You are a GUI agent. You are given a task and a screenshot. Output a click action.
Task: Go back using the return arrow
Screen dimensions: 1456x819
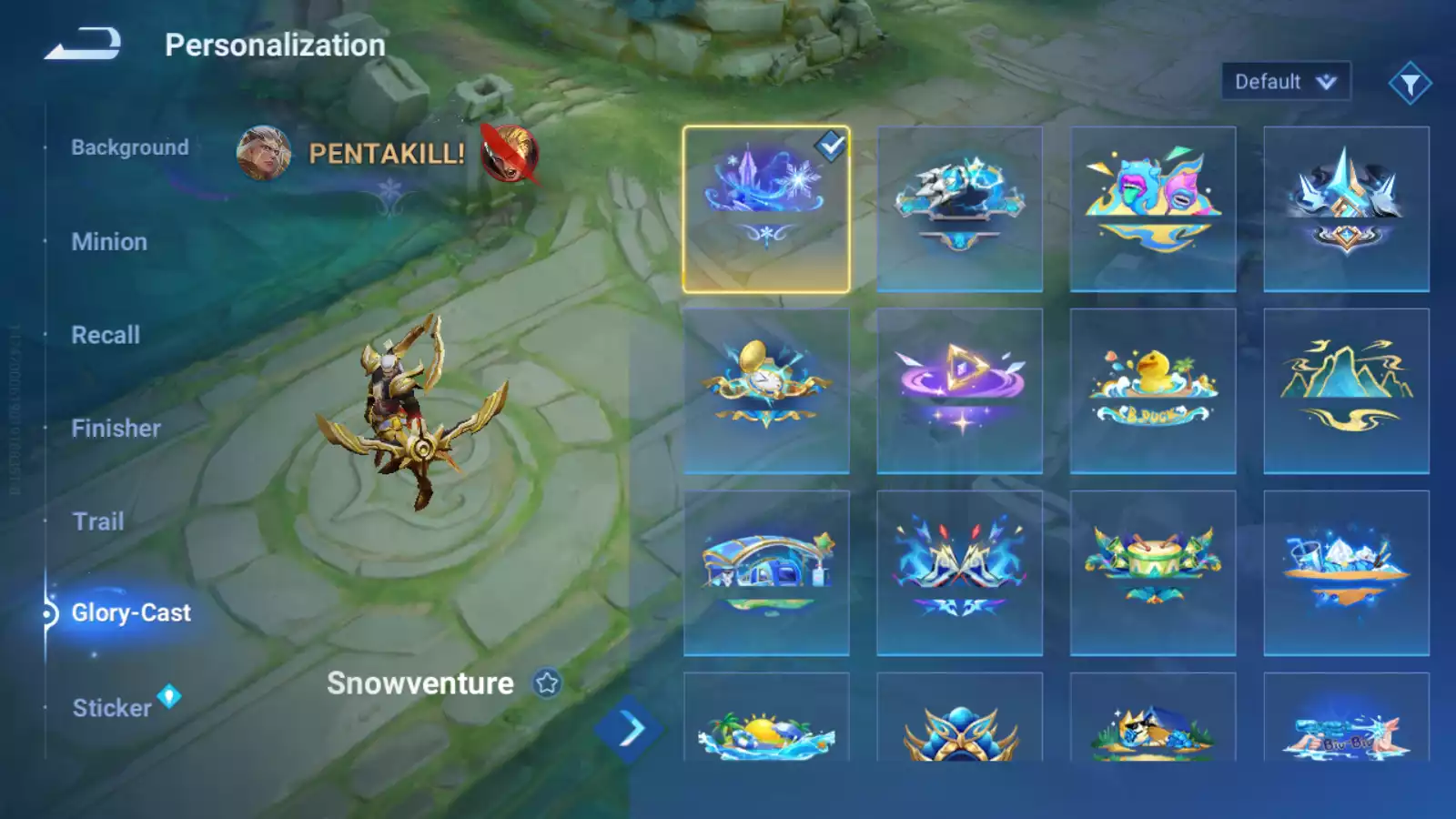pos(83,44)
